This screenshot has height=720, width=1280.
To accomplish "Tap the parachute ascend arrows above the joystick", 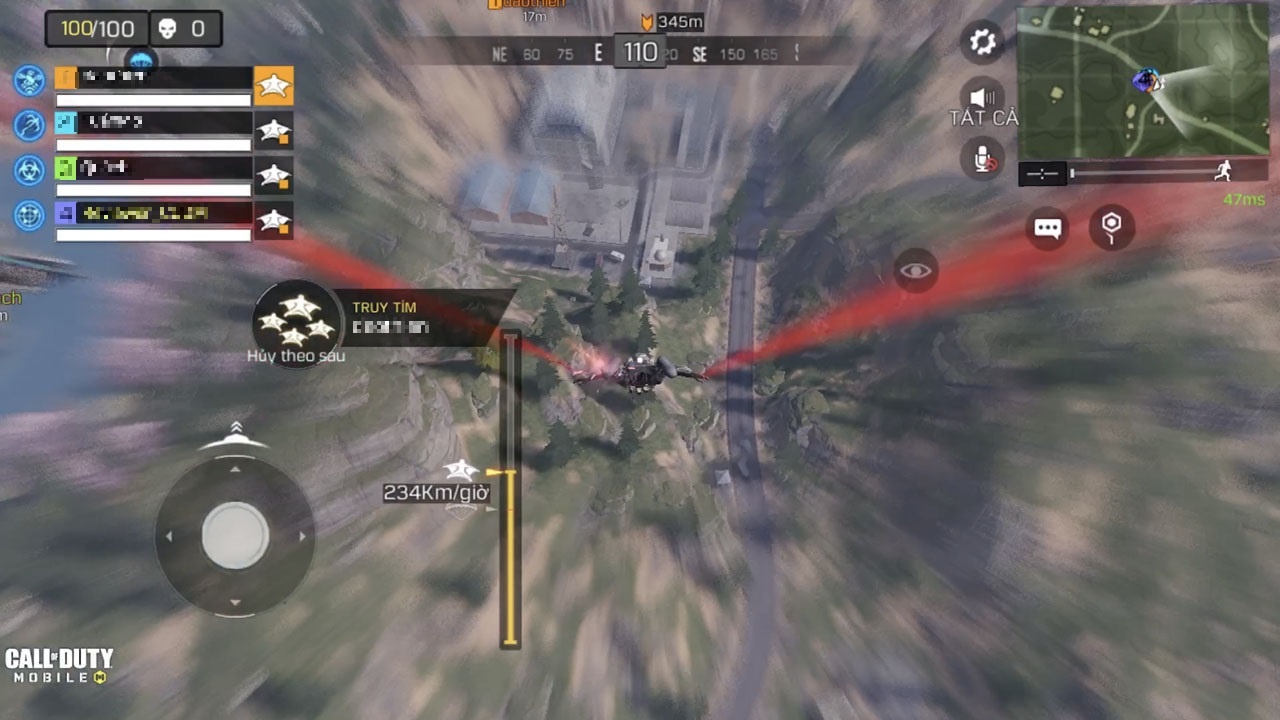I will 236,428.
